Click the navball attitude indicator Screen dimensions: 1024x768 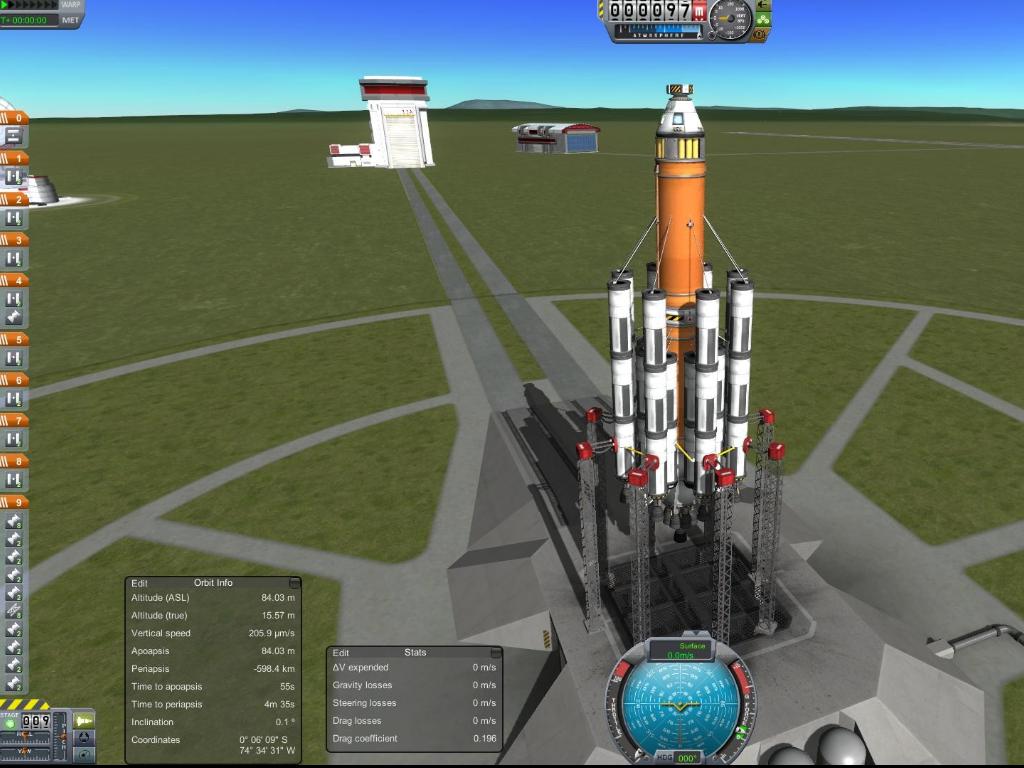tap(687, 704)
